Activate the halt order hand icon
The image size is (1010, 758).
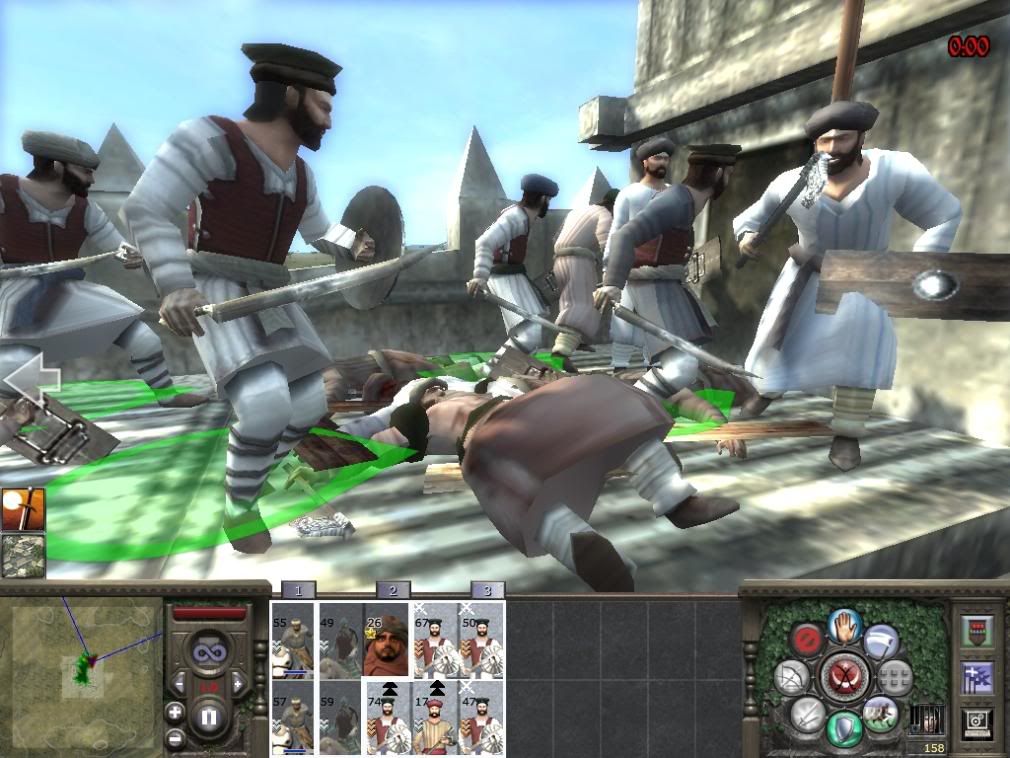[x=845, y=627]
